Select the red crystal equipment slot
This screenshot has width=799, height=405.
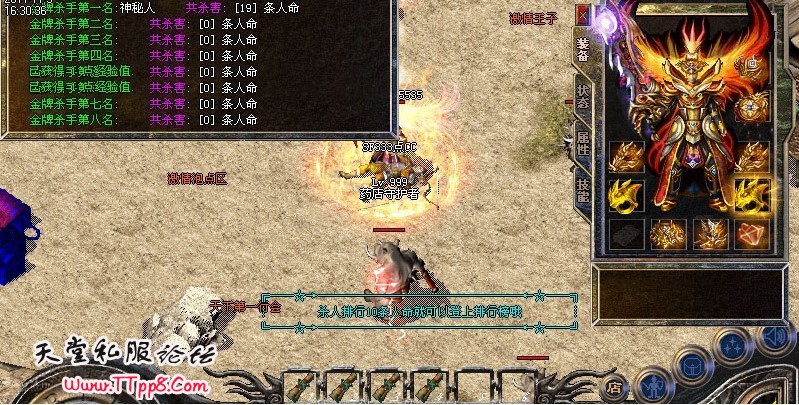pos(751,234)
